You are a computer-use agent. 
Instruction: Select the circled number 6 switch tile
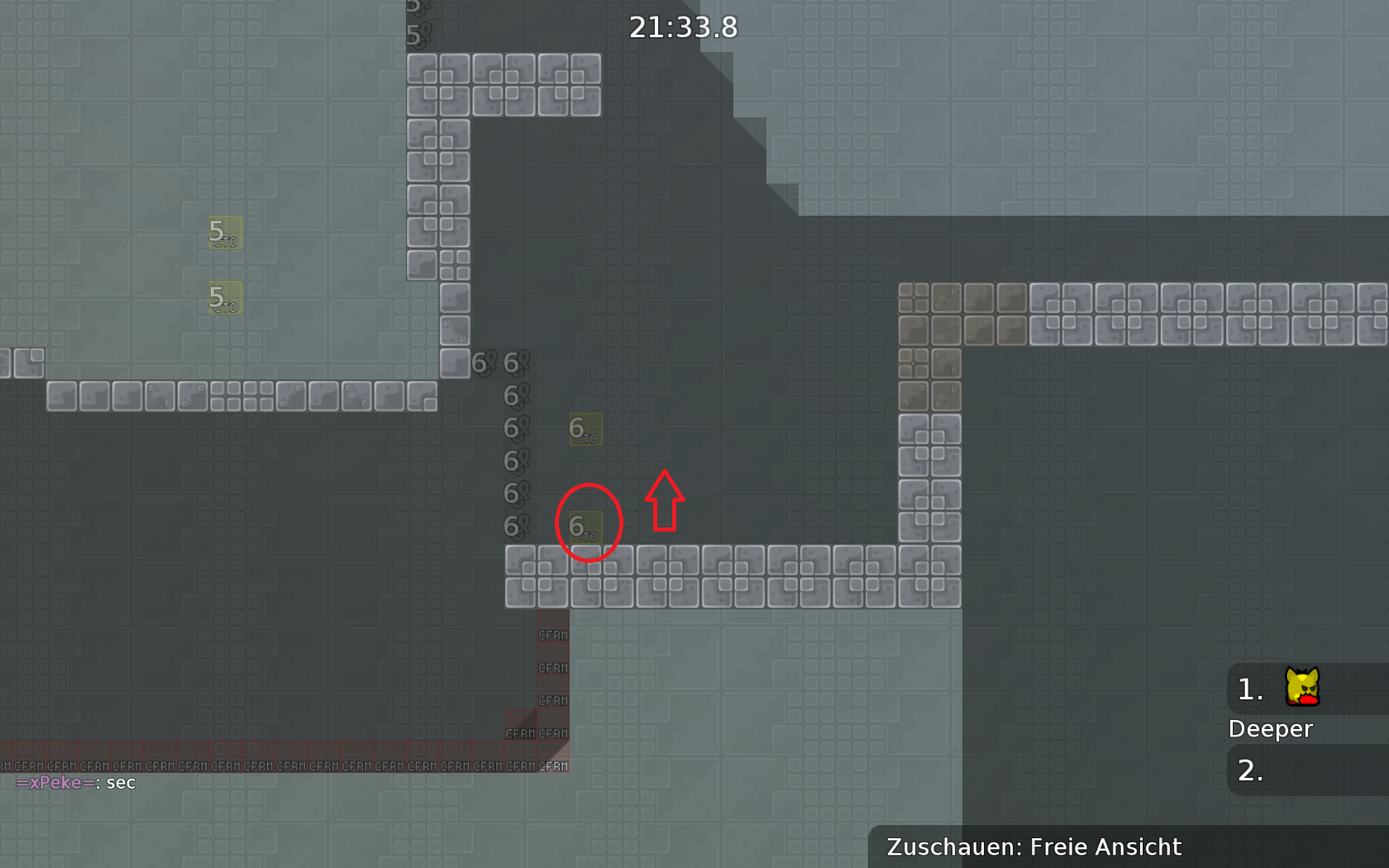coord(588,529)
